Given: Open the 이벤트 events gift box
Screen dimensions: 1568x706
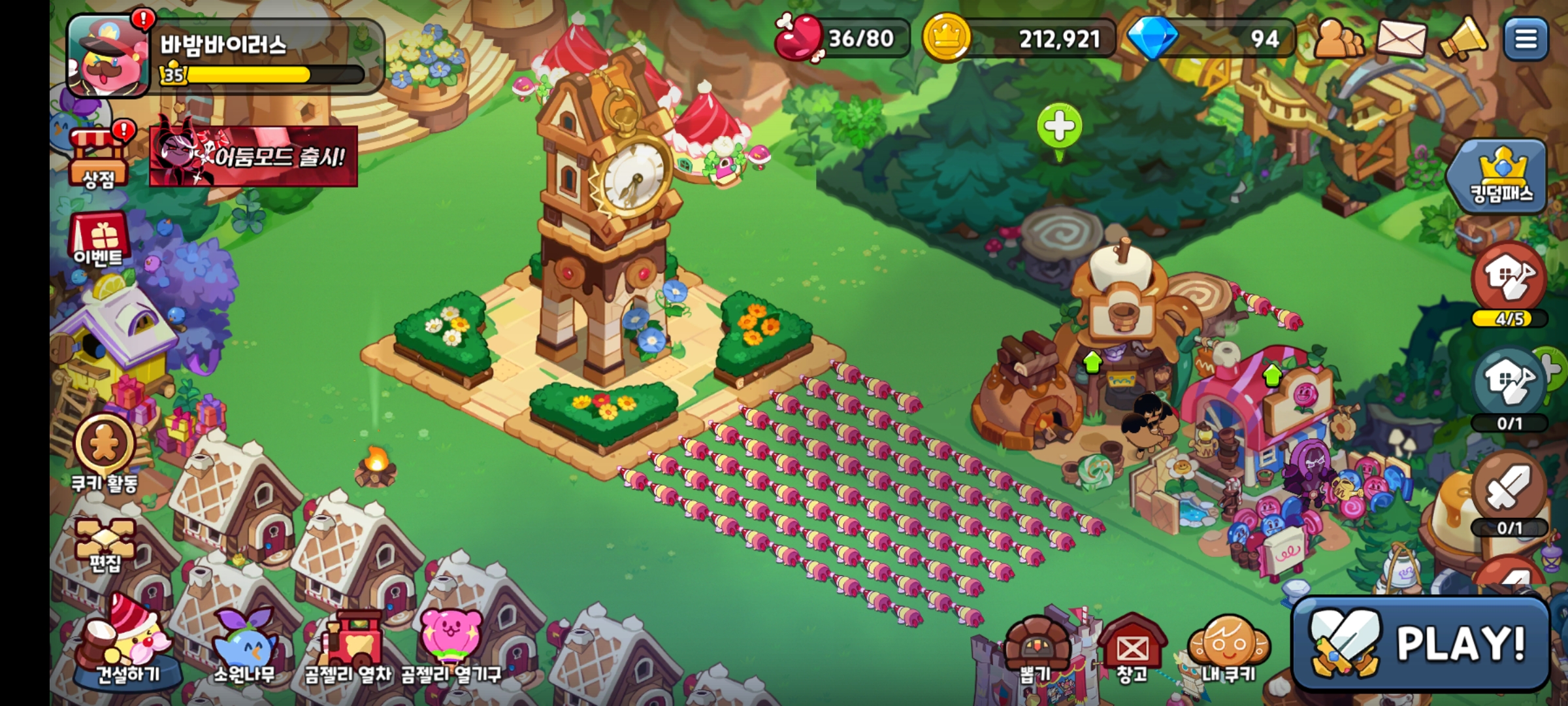Looking at the screenshot, I should coord(98,239).
